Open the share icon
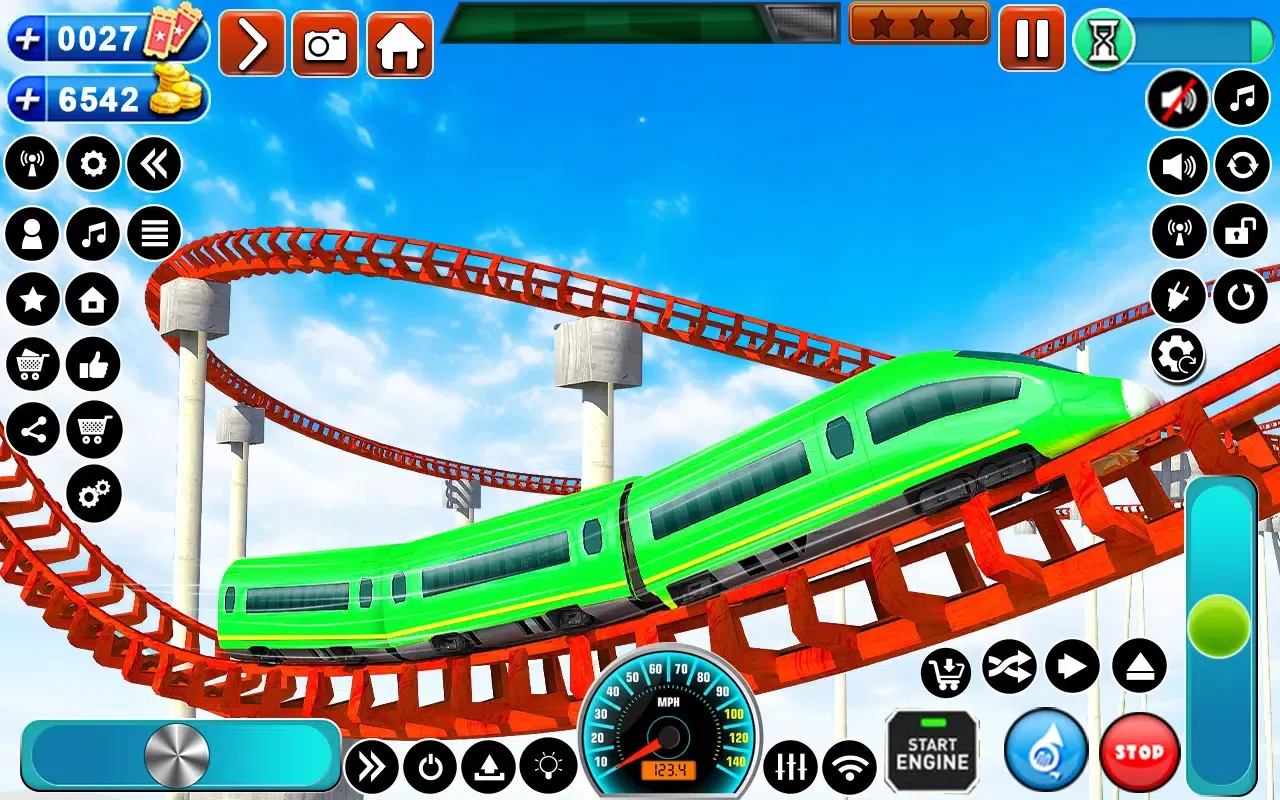Screen dimensions: 1280x800 32,431
